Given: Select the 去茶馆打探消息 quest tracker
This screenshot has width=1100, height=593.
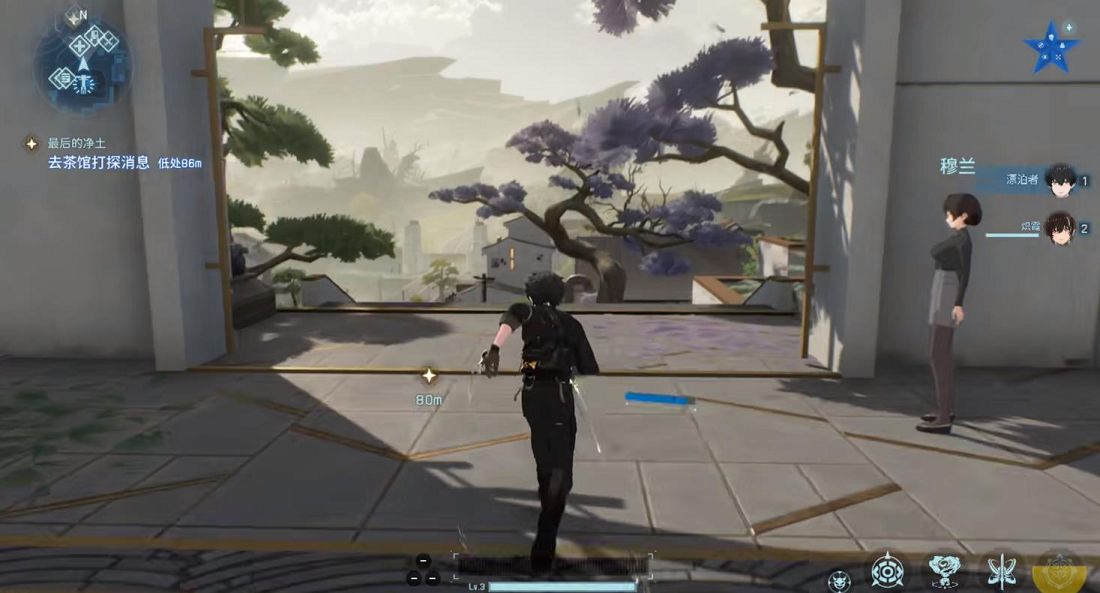Looking at the screenshot, I should (98, 162).
